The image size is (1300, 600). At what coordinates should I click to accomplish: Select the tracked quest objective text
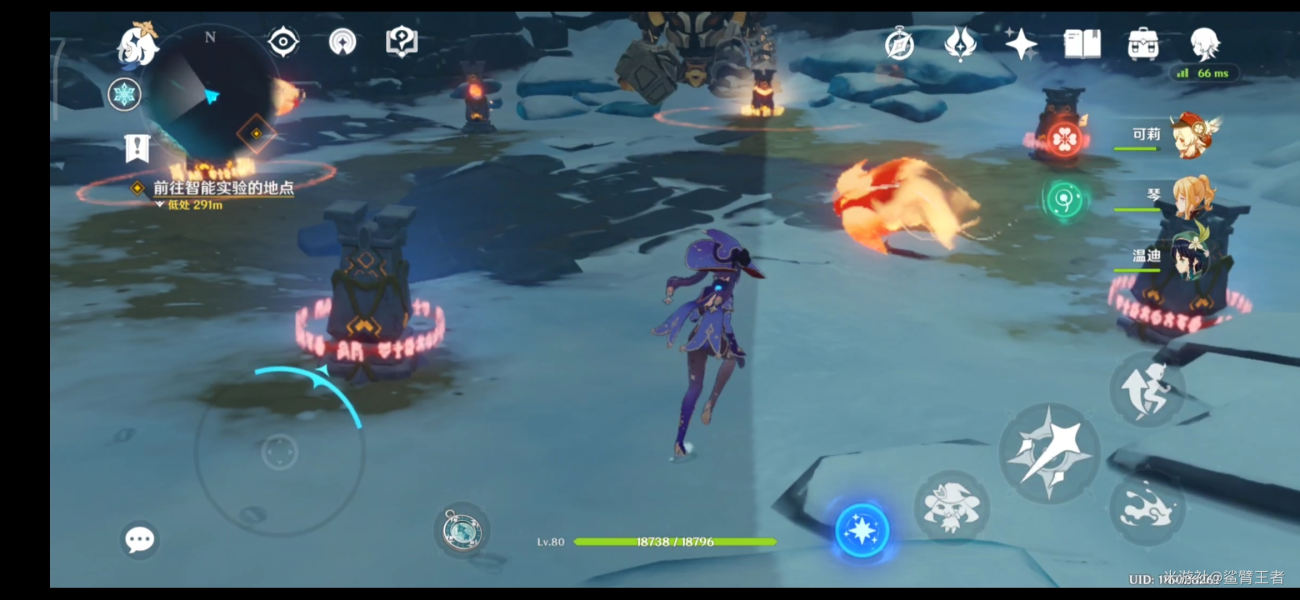[222, 188]
